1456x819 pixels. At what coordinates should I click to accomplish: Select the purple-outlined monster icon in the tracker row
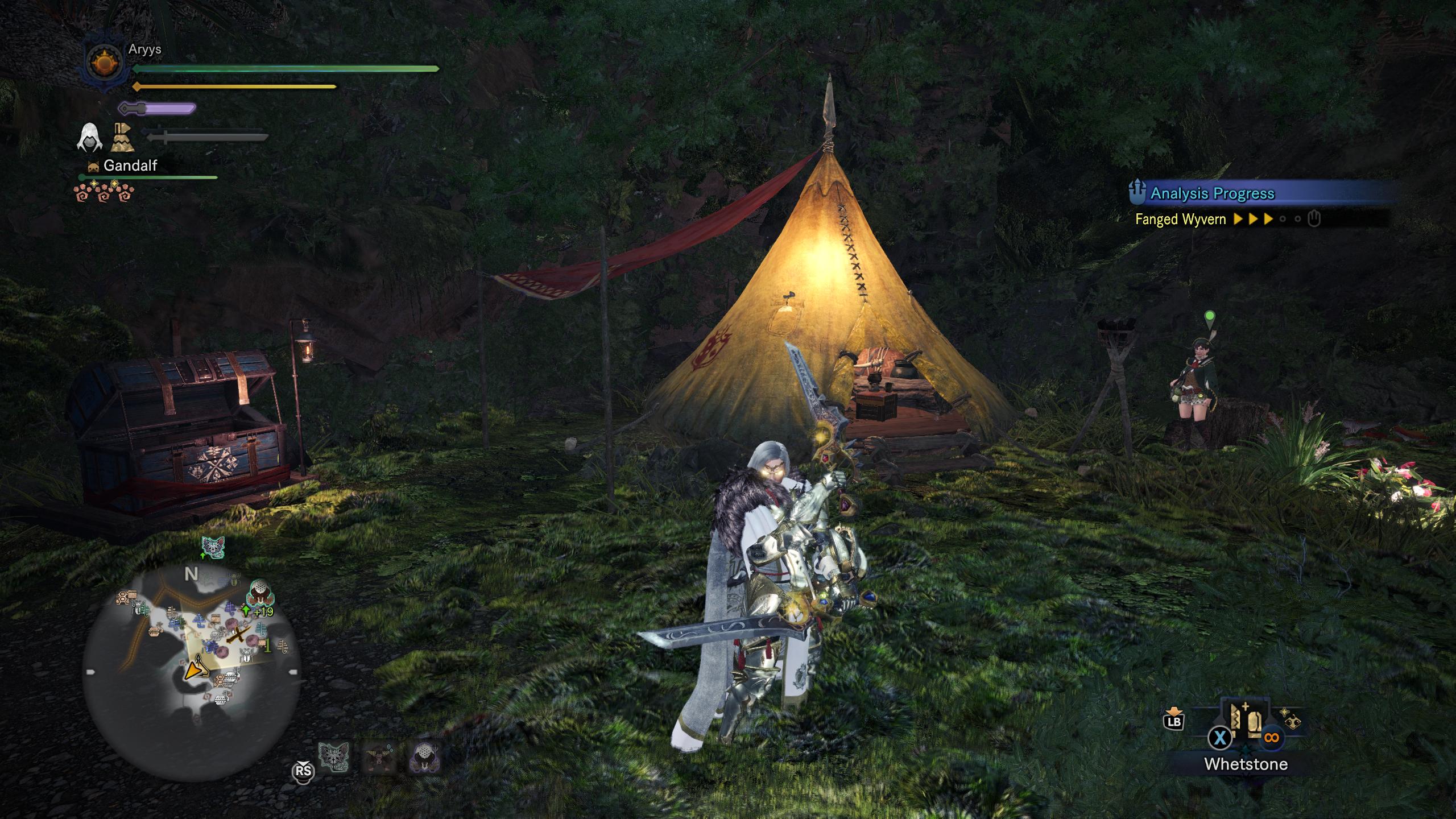coord(425,757)
